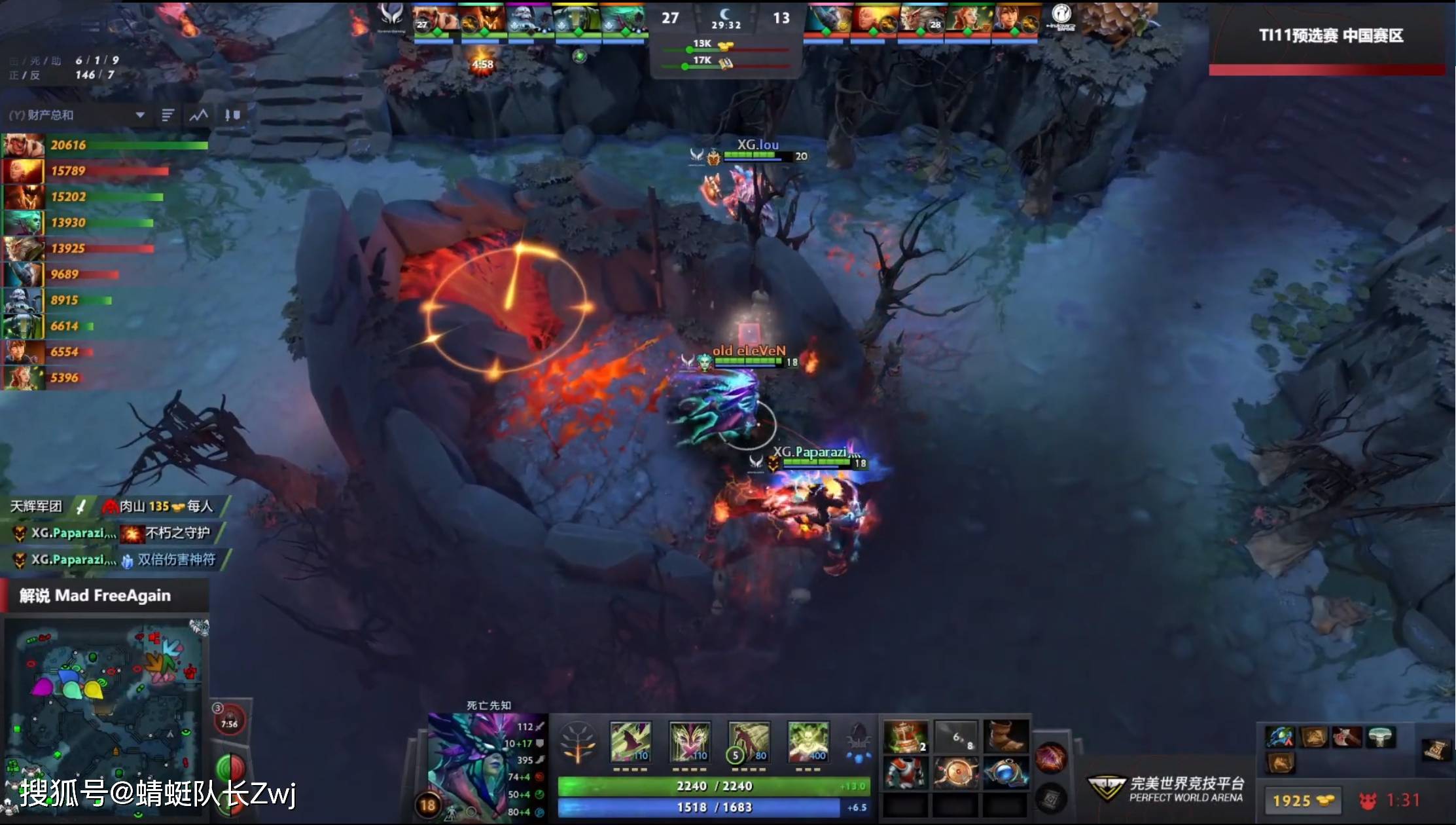Select the red armor item slot
Image resolution: width=1456 pixels, height=825 pixels.
[x=906, y=773]
